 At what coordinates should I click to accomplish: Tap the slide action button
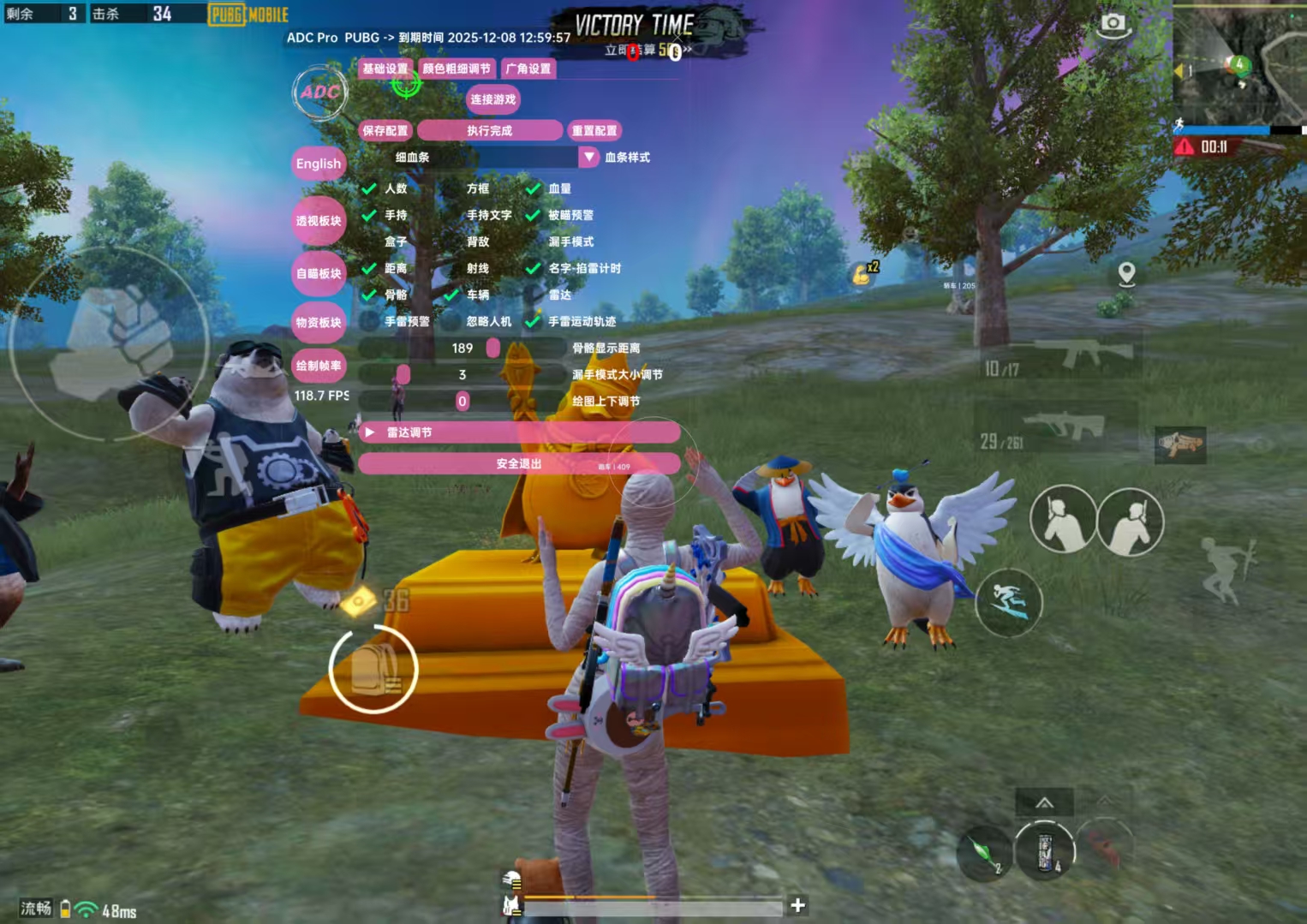(x=1009, y=601)
